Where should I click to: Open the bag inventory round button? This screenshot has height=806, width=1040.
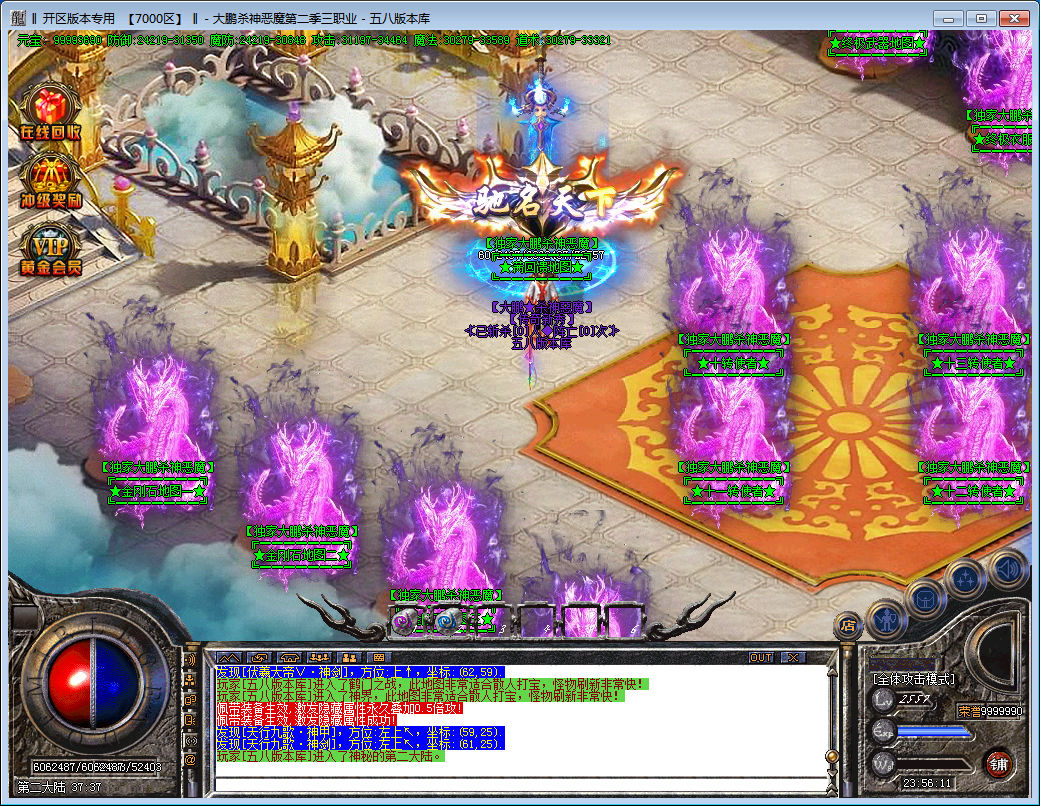[925, 600]
